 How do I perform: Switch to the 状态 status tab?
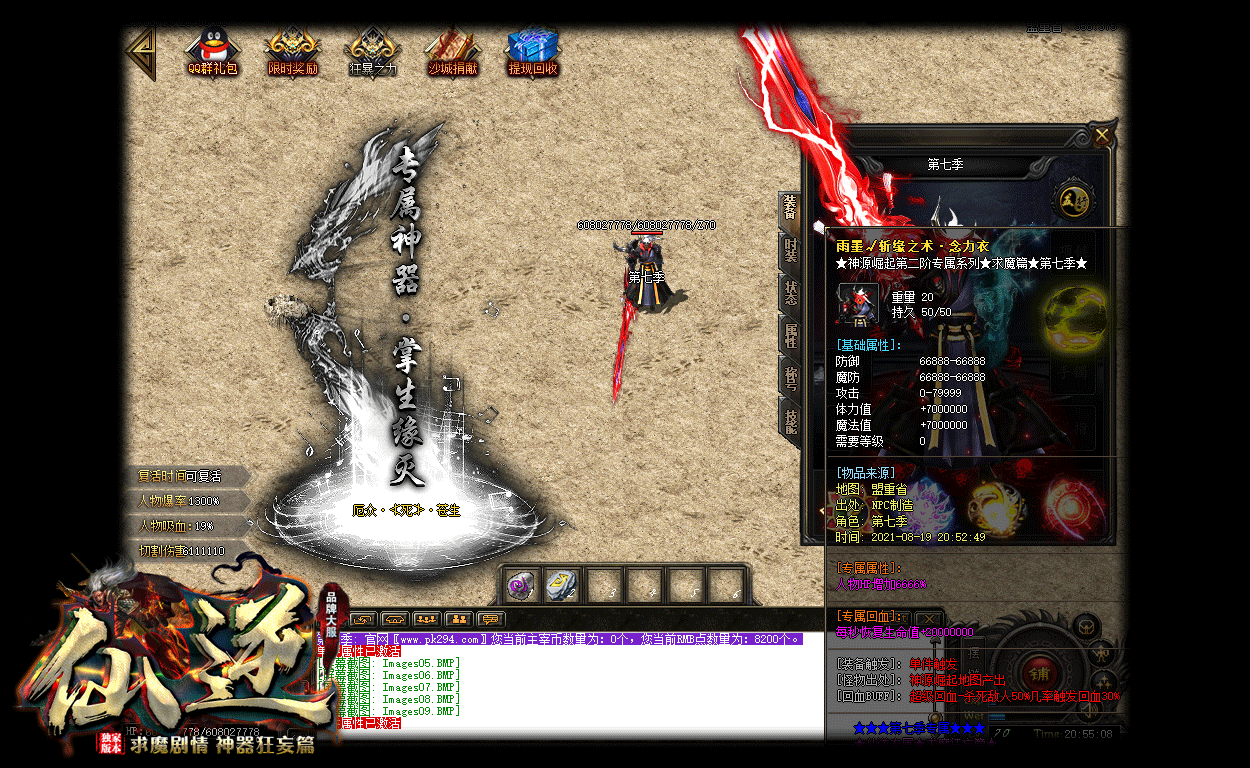pos(790,292)
